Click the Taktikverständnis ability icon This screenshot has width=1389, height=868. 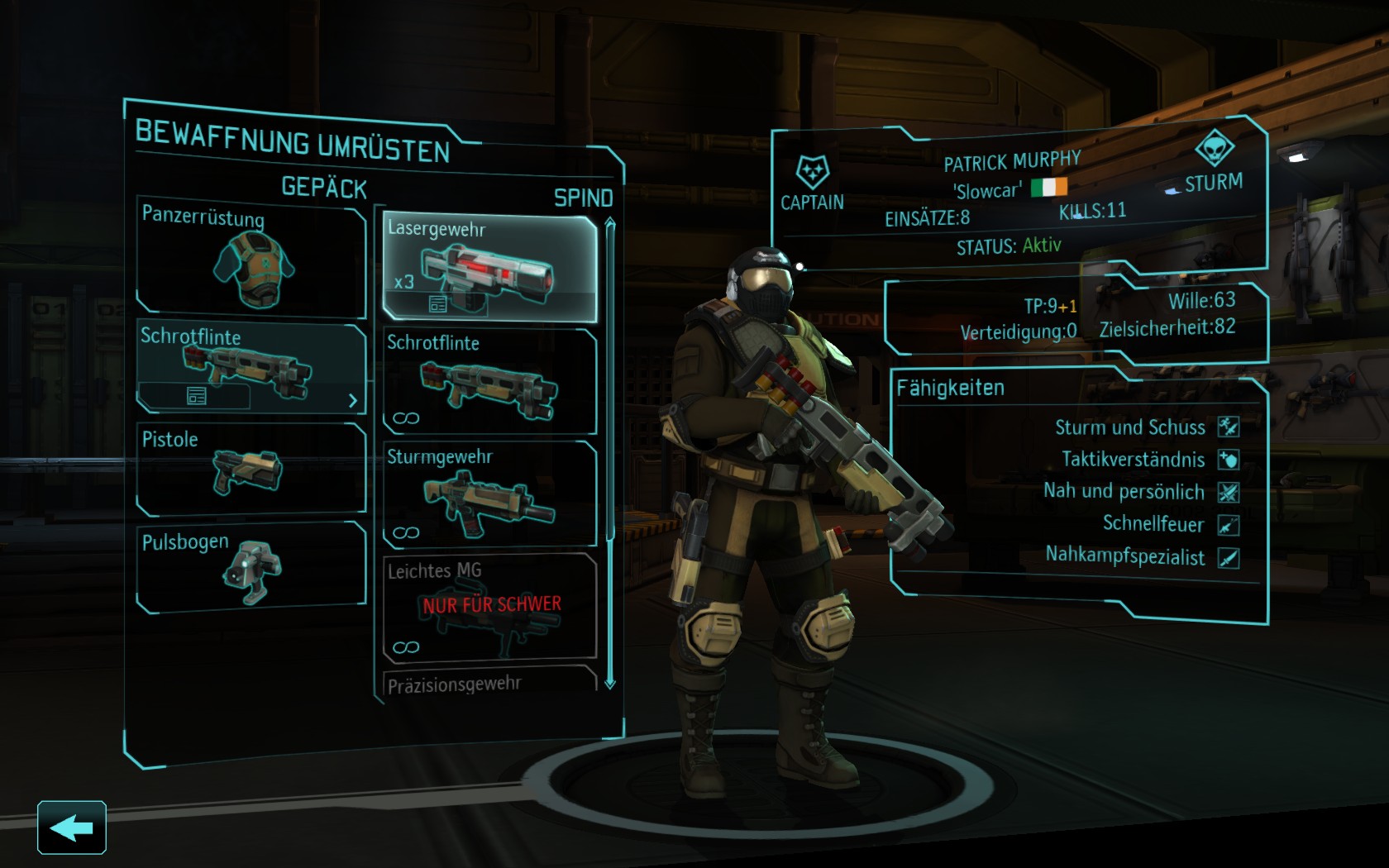(1229, 460)
